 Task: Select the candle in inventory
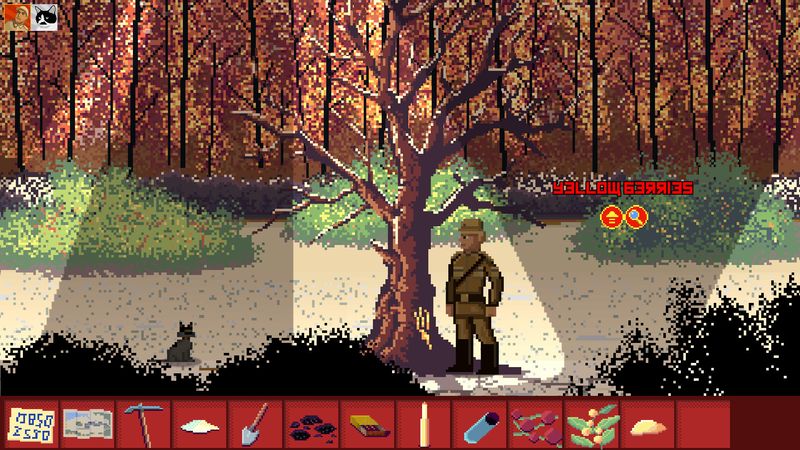[424, 424]
